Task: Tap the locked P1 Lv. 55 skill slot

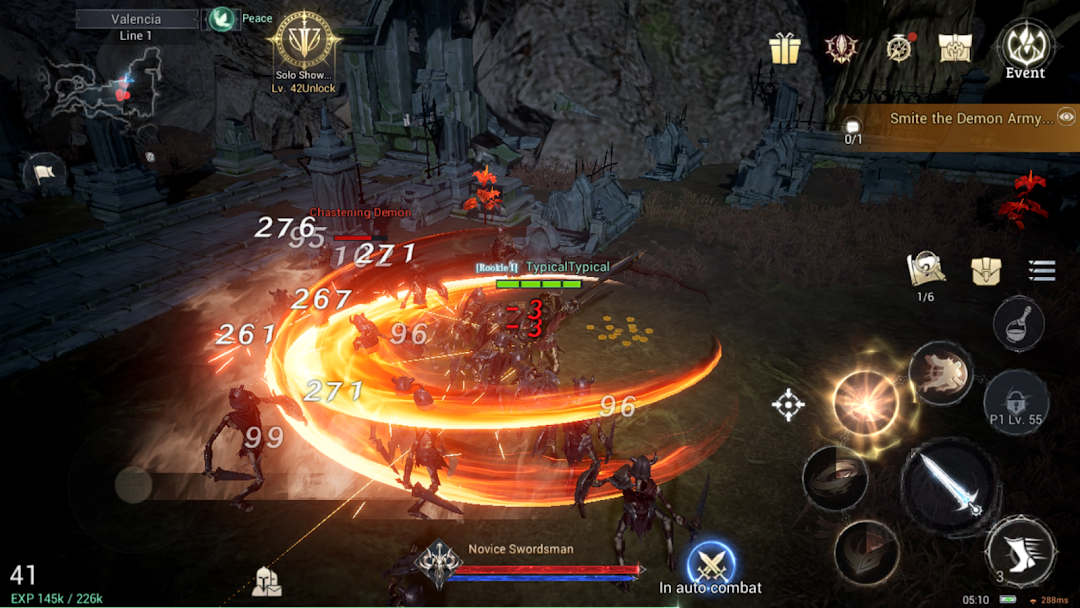Action: point(1015,401)
